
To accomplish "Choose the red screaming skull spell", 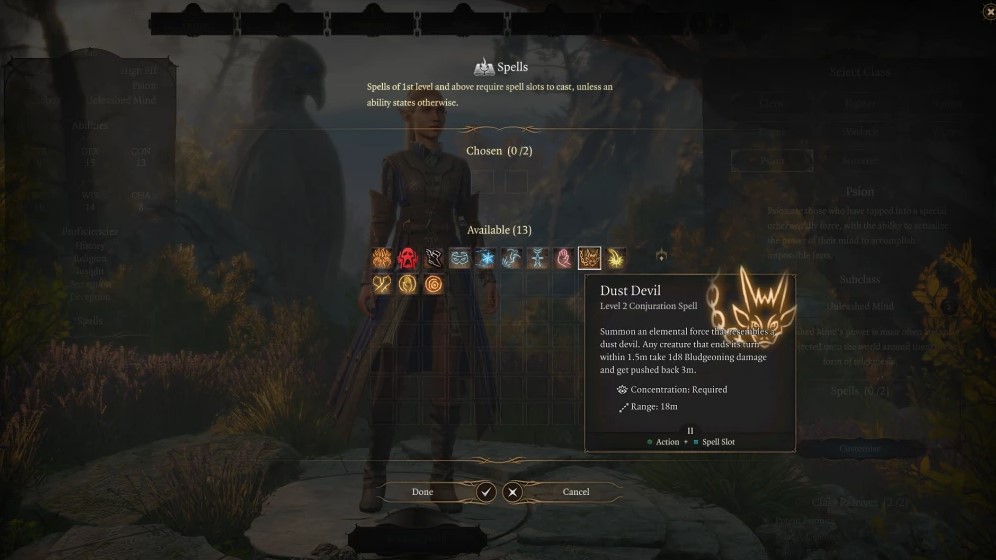I will (x=407, y=259).
